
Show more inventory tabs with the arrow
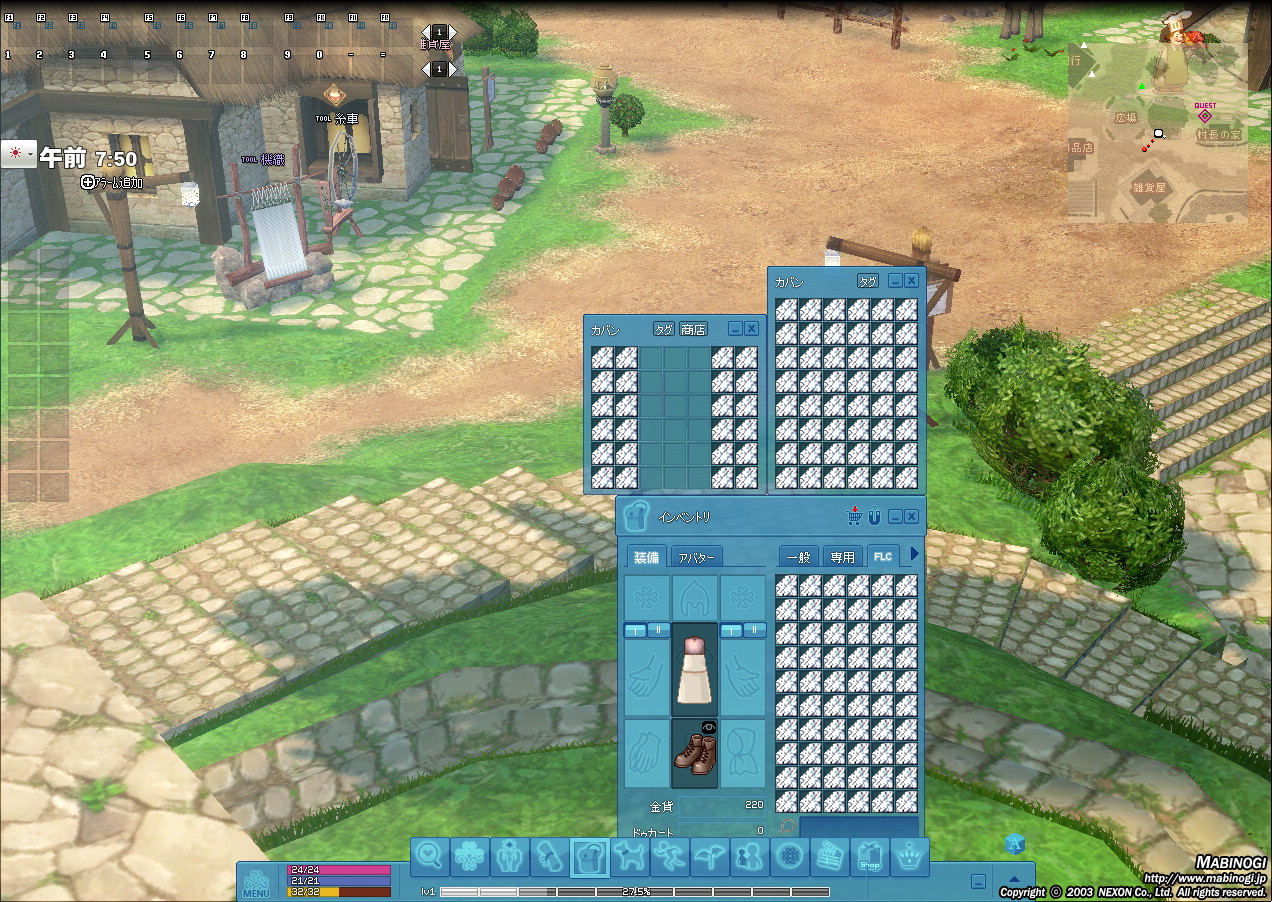coord(914,554)
